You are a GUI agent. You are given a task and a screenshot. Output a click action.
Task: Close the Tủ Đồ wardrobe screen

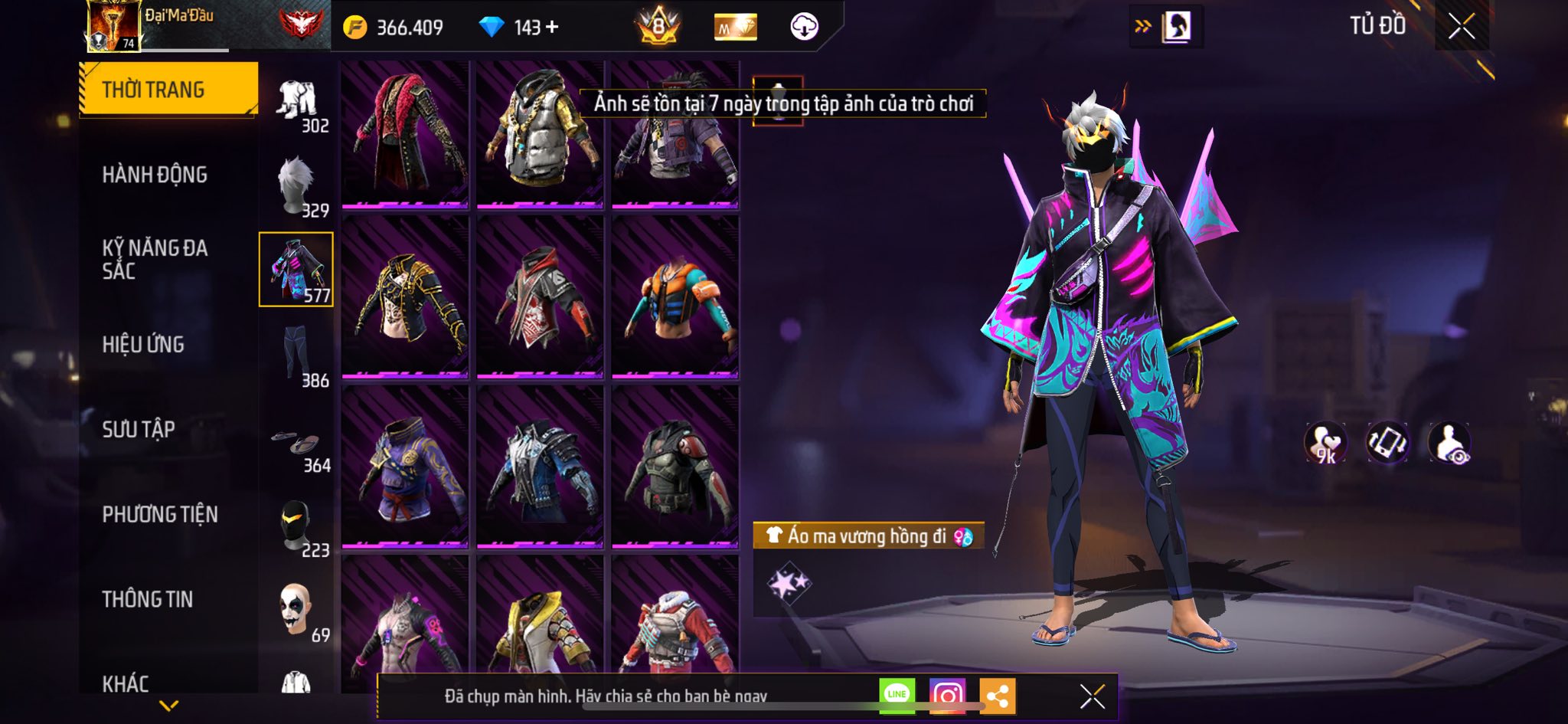point(1461,27)
